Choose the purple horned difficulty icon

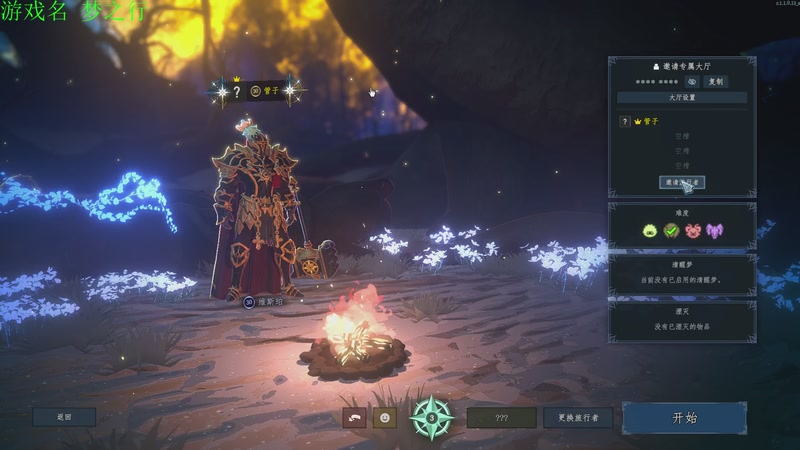point(714,231)
